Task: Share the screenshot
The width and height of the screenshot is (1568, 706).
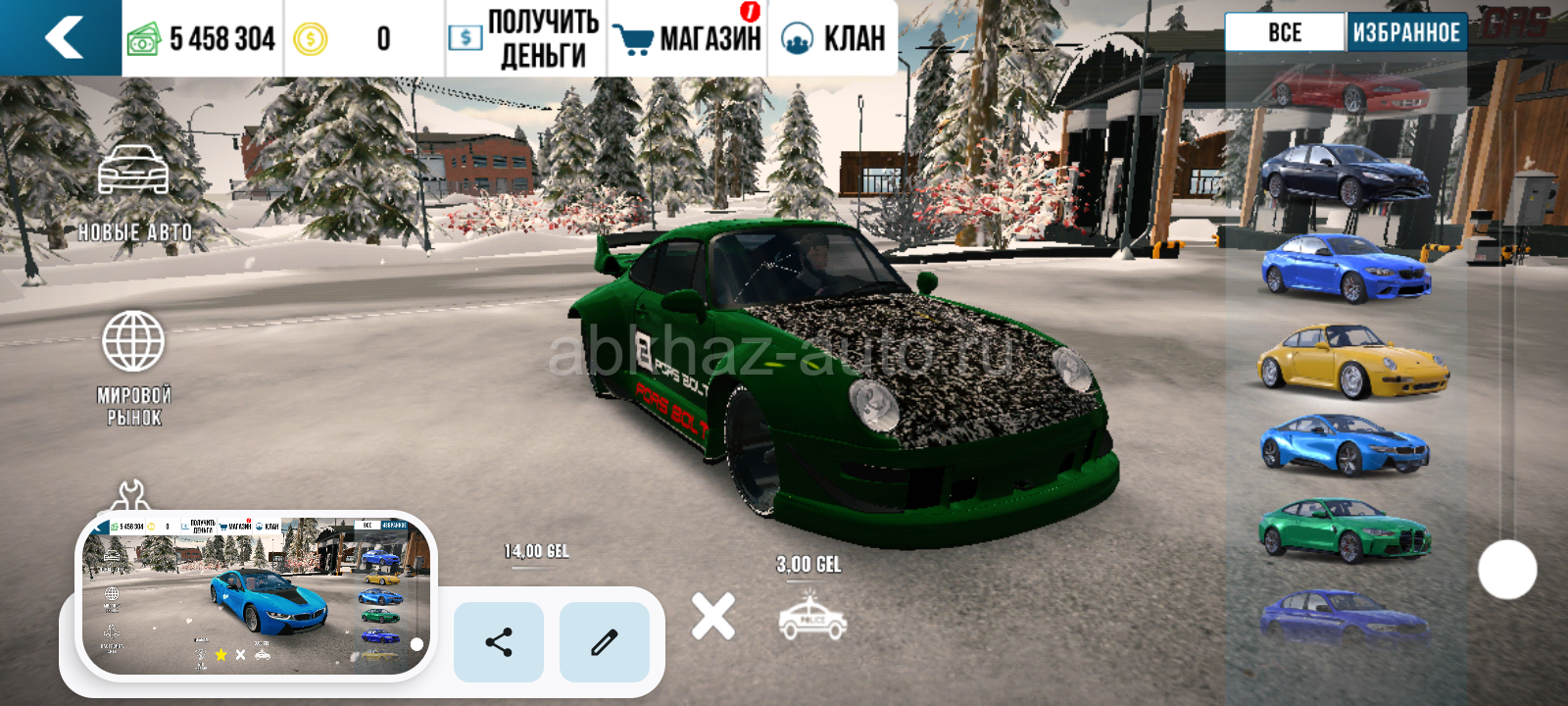Action: pyautogui.click(x=499, y=642)
